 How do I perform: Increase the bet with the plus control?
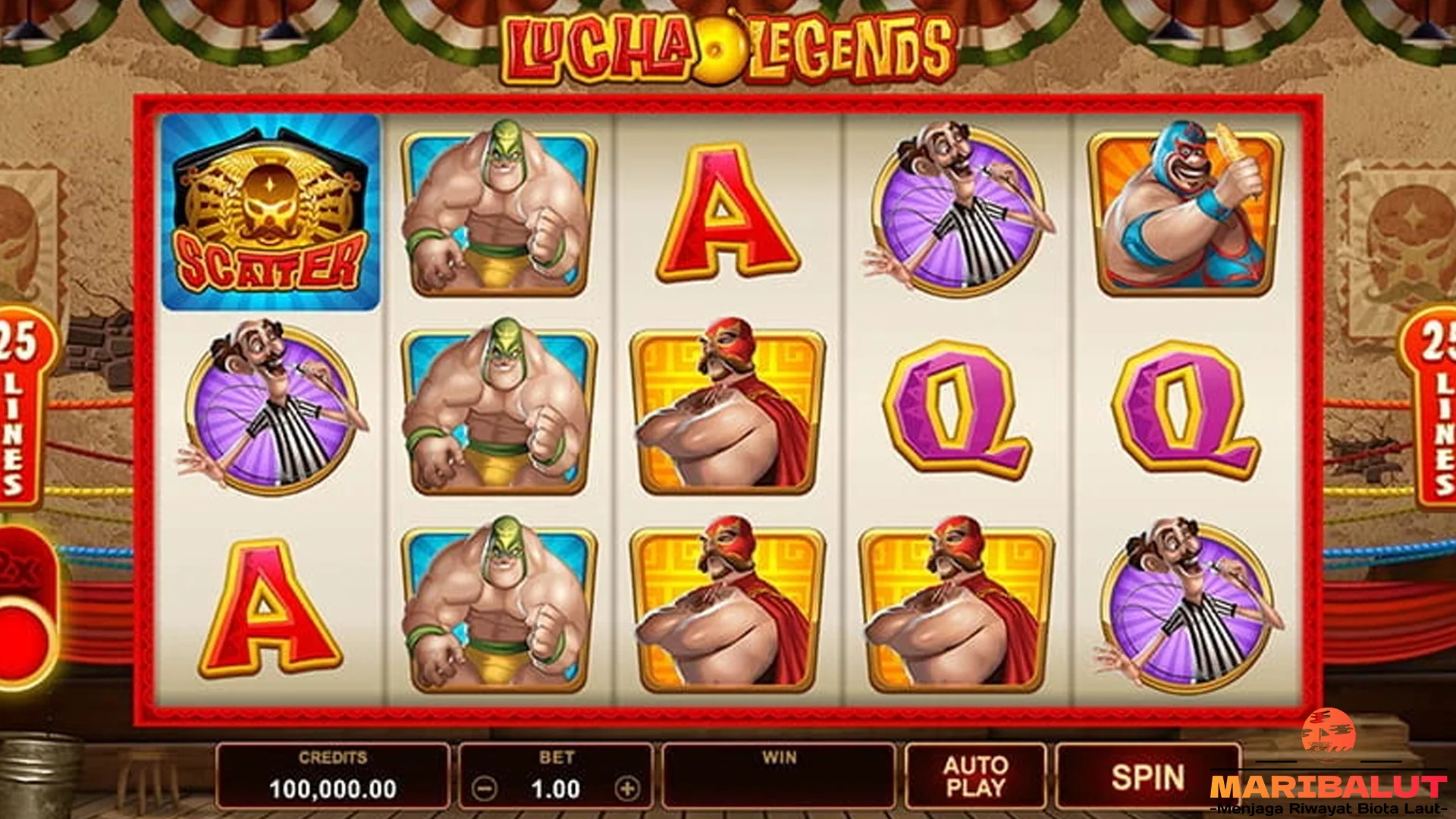627,789
